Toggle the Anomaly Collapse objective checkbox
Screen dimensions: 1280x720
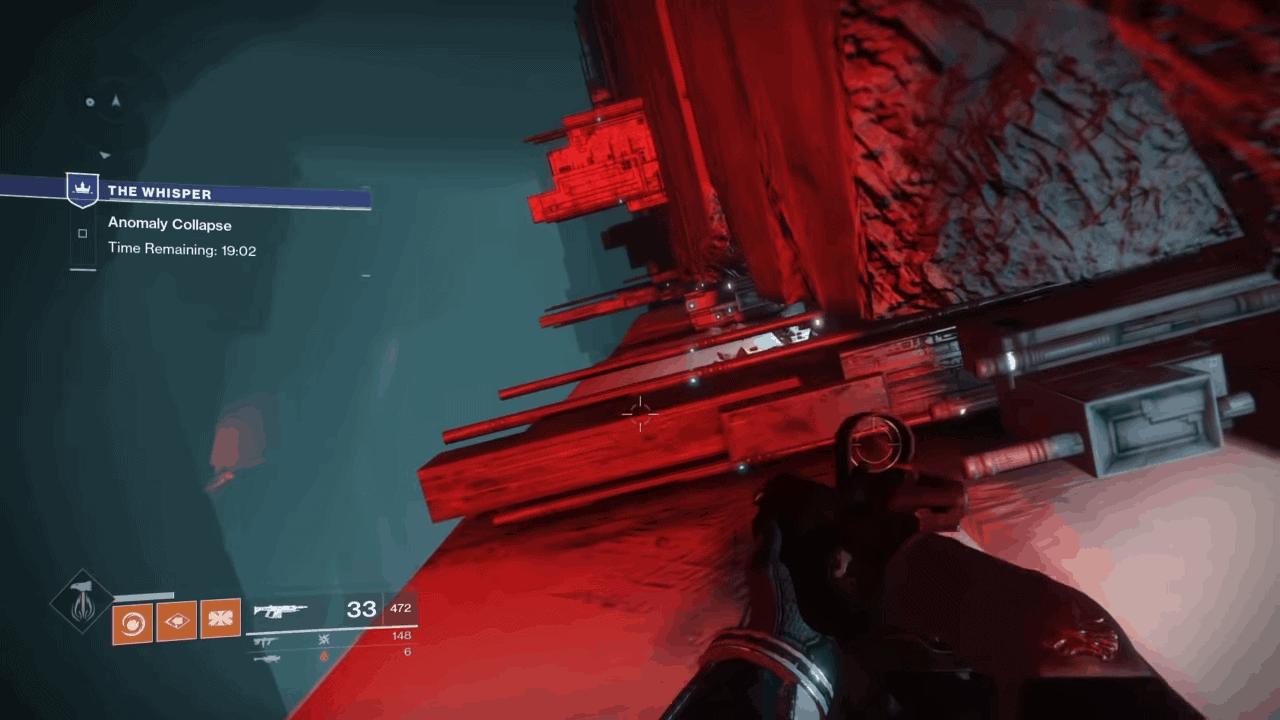(82, 232)
